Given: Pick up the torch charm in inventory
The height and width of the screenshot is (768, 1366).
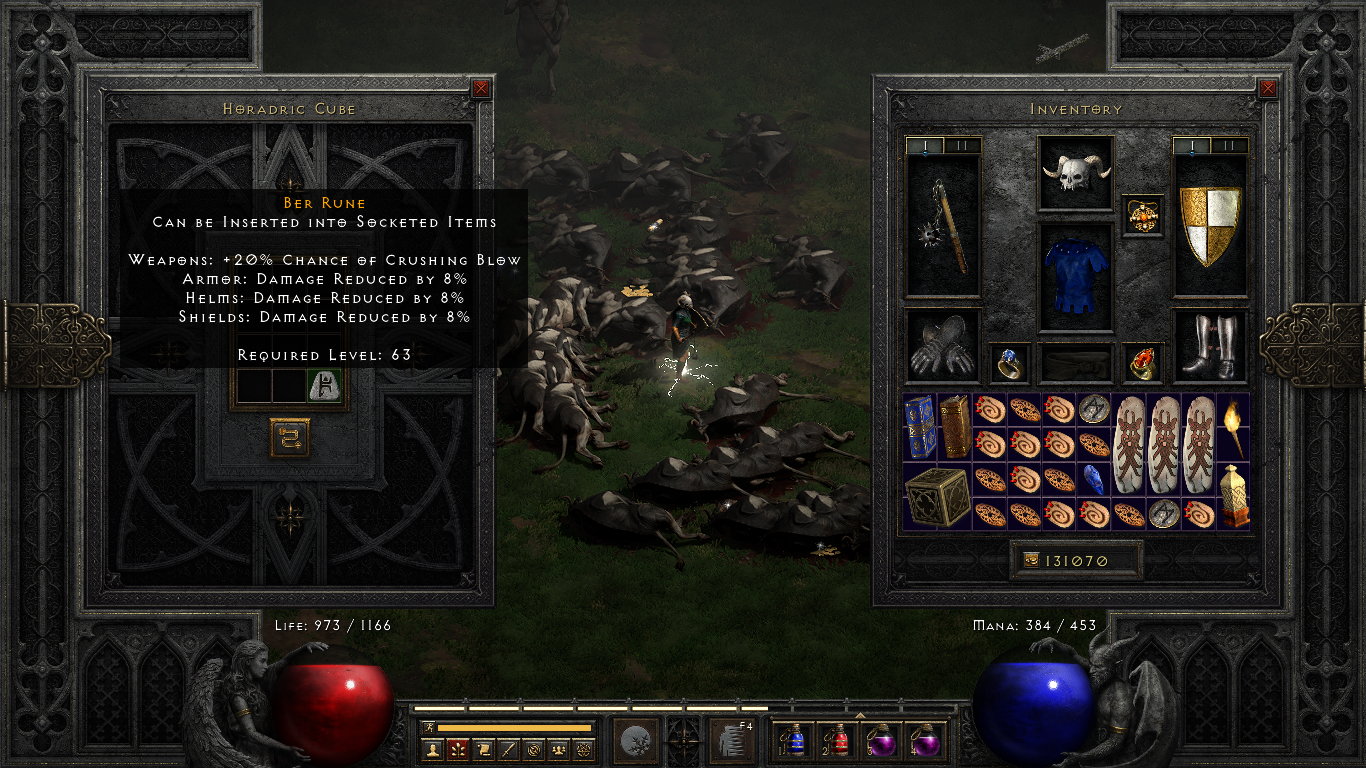Looking at the screenshot, I should [x=1234, y=427].
